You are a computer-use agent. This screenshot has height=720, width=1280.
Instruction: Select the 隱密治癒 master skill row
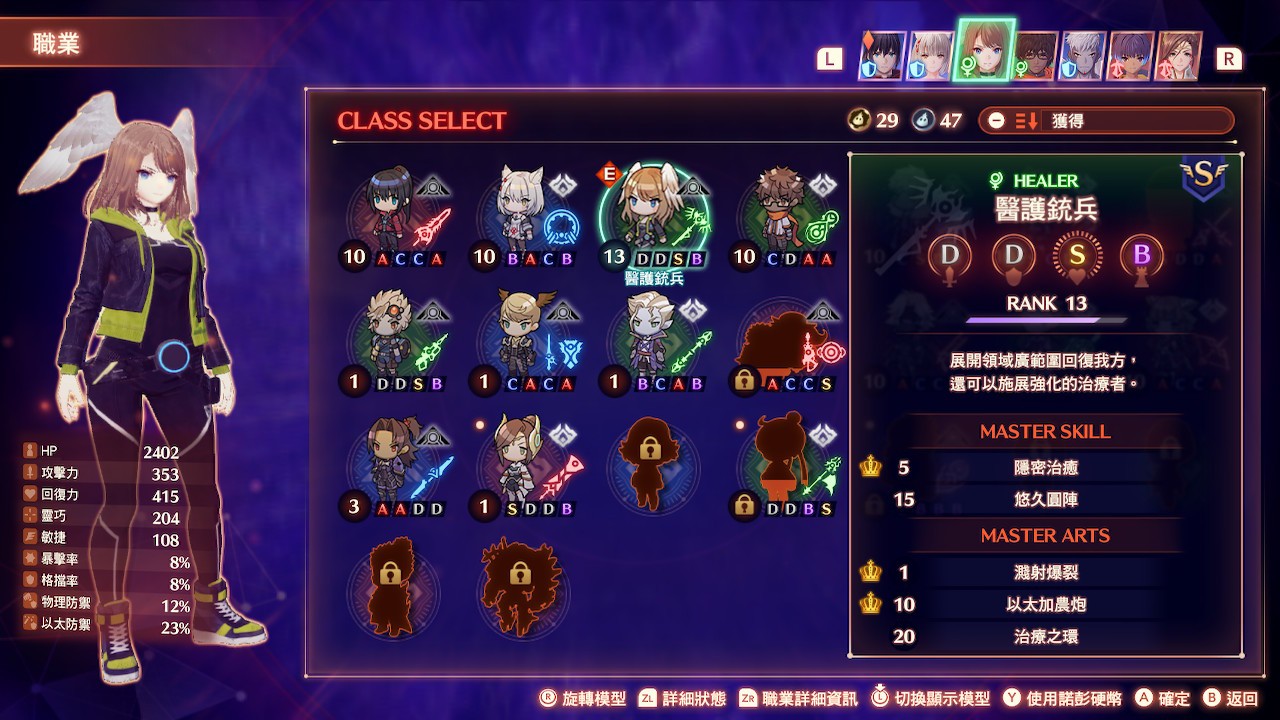coord(1045,467)
